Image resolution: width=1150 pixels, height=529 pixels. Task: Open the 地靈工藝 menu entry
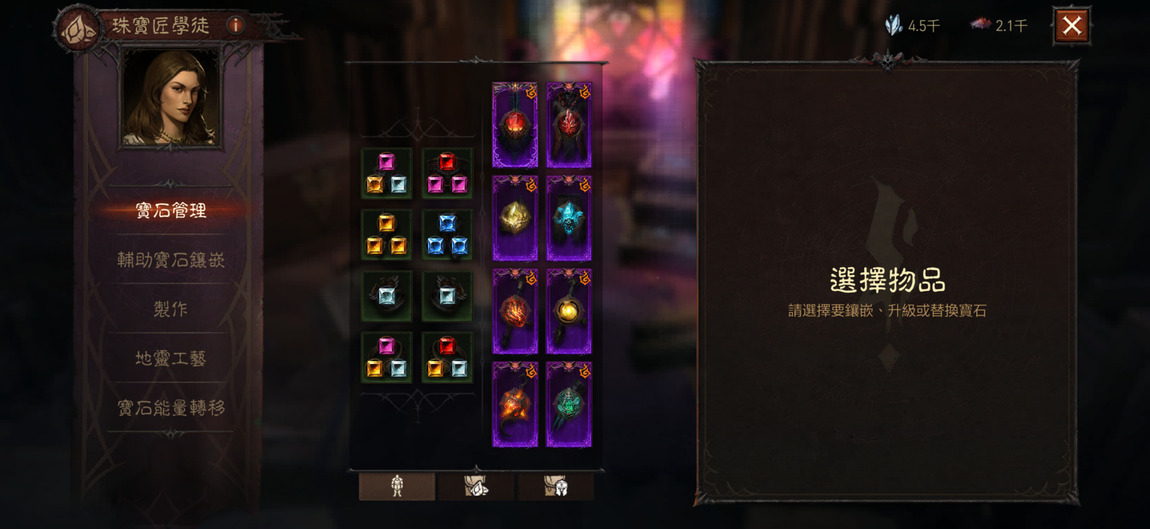click(171, 358)
